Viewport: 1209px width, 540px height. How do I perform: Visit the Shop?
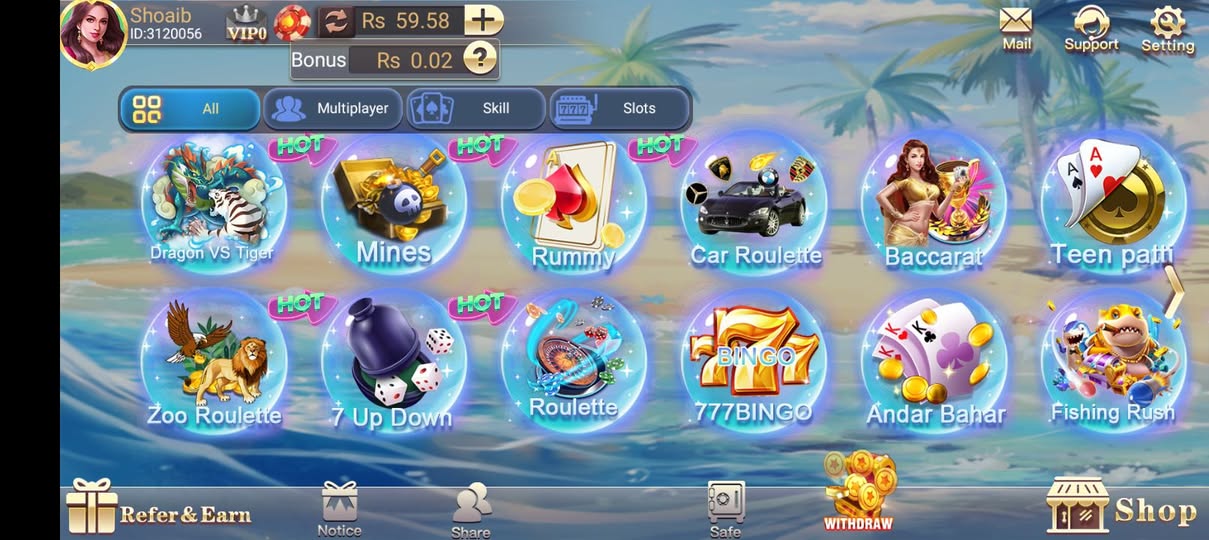point(1122,507)
